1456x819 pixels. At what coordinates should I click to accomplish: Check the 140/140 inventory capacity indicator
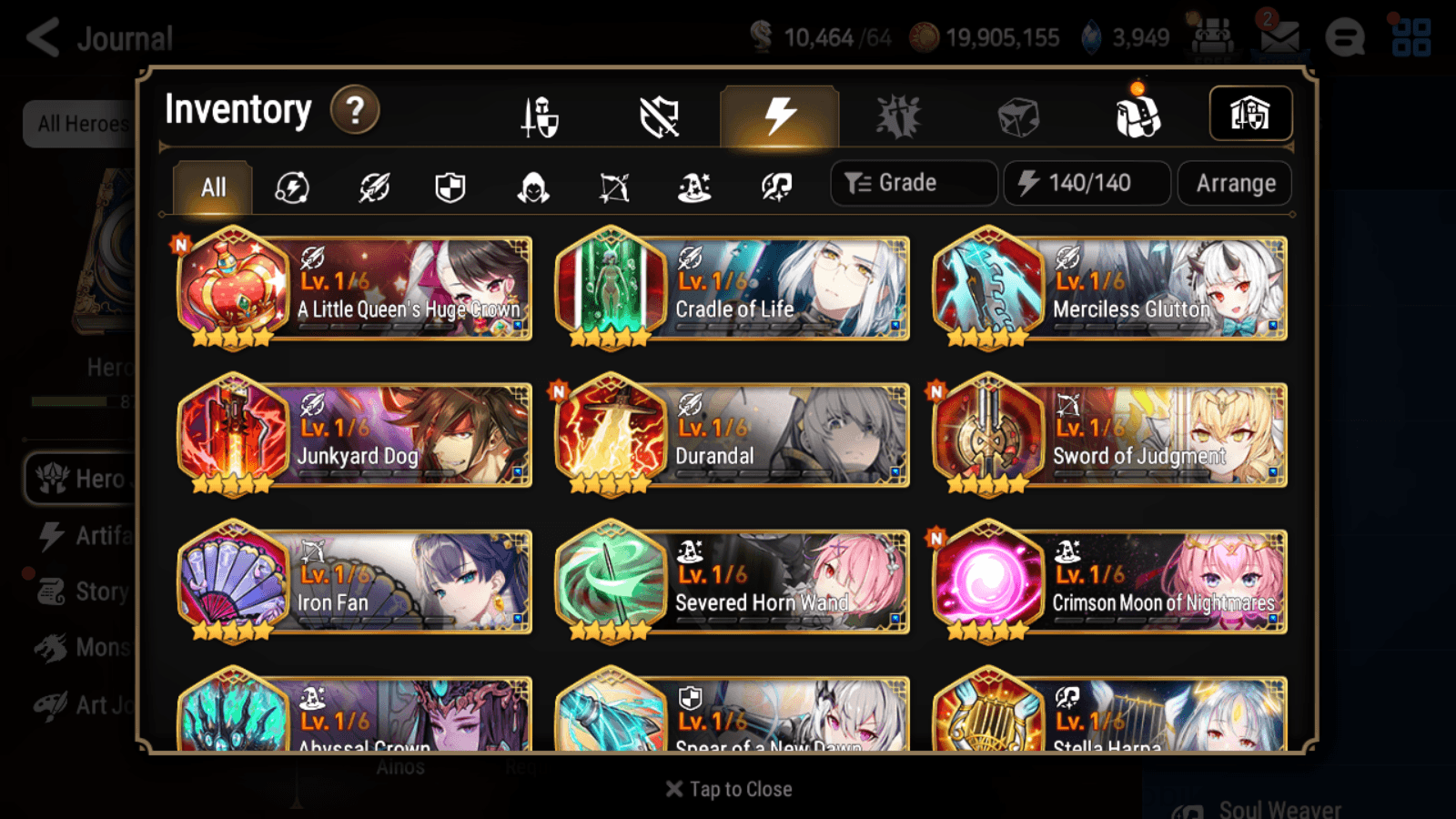[1087, 182]
